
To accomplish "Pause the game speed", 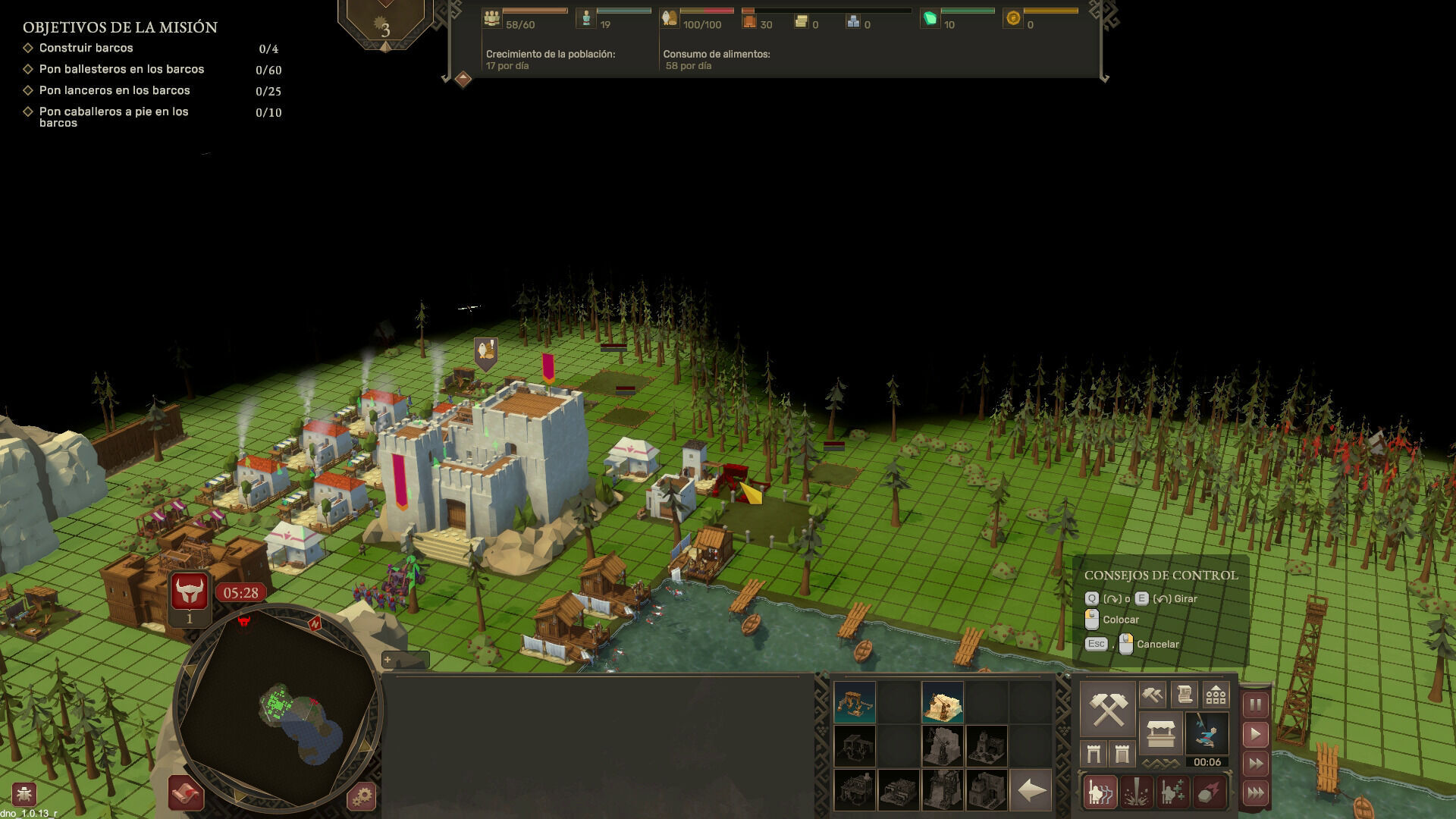I will [1255, 704].
